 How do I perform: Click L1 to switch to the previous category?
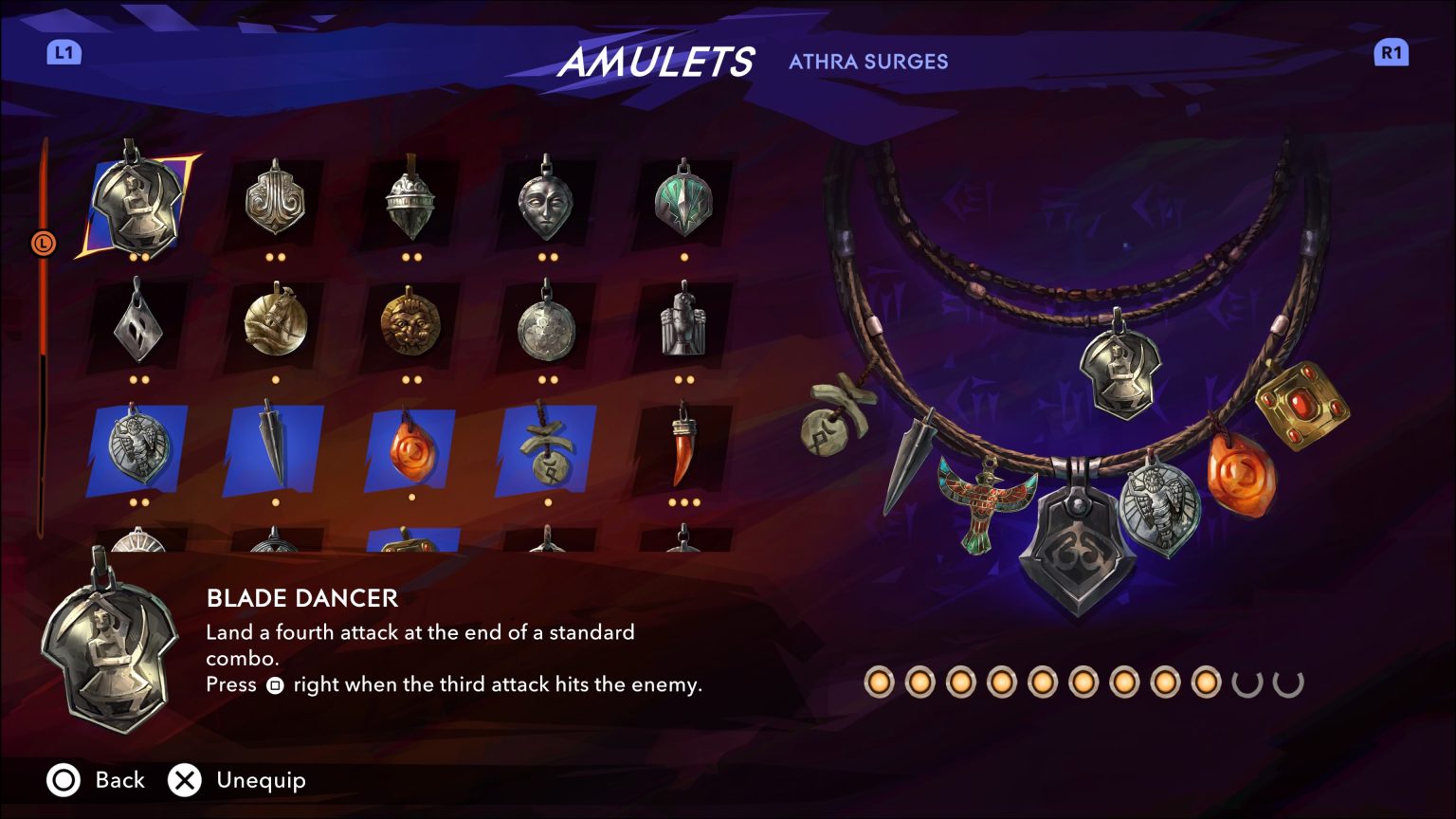[63, 53]
